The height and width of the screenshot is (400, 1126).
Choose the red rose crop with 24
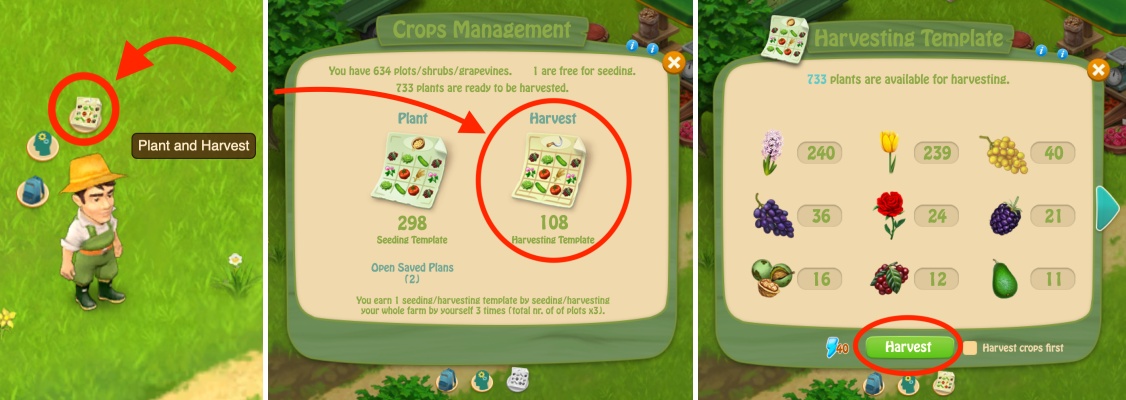click(887, 215)
